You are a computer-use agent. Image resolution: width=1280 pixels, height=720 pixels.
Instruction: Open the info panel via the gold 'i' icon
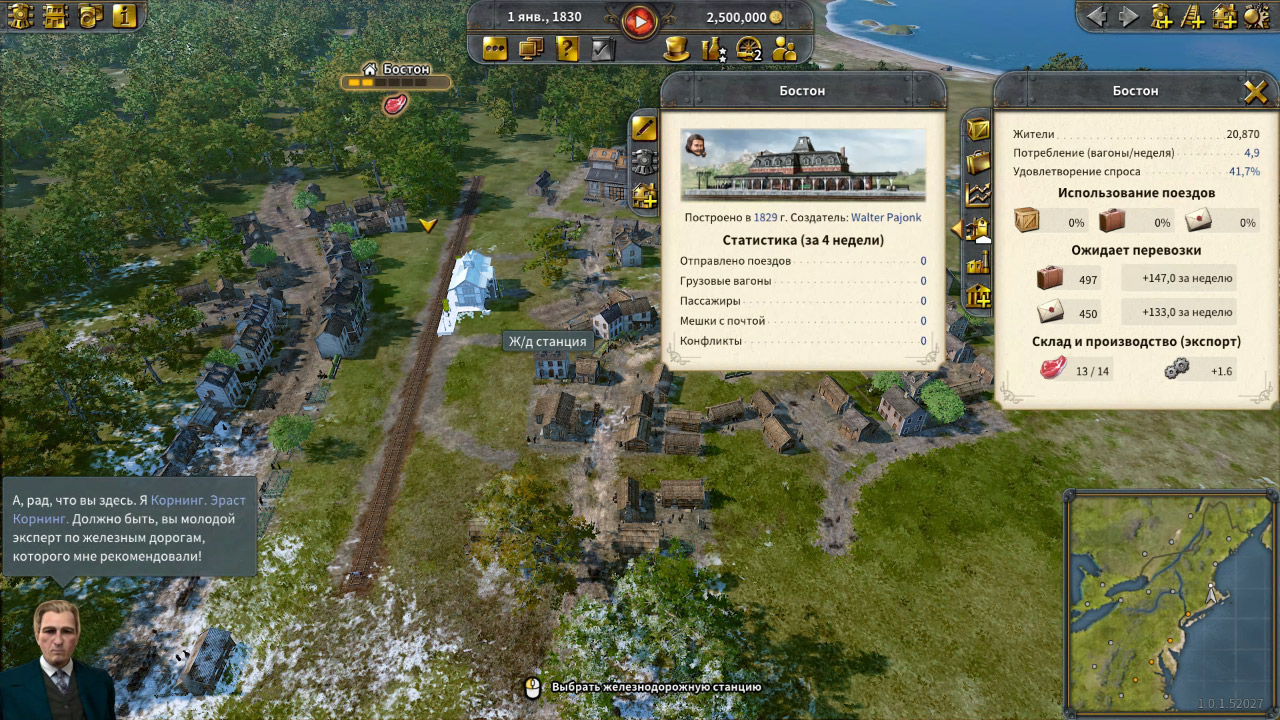[124, 17]
